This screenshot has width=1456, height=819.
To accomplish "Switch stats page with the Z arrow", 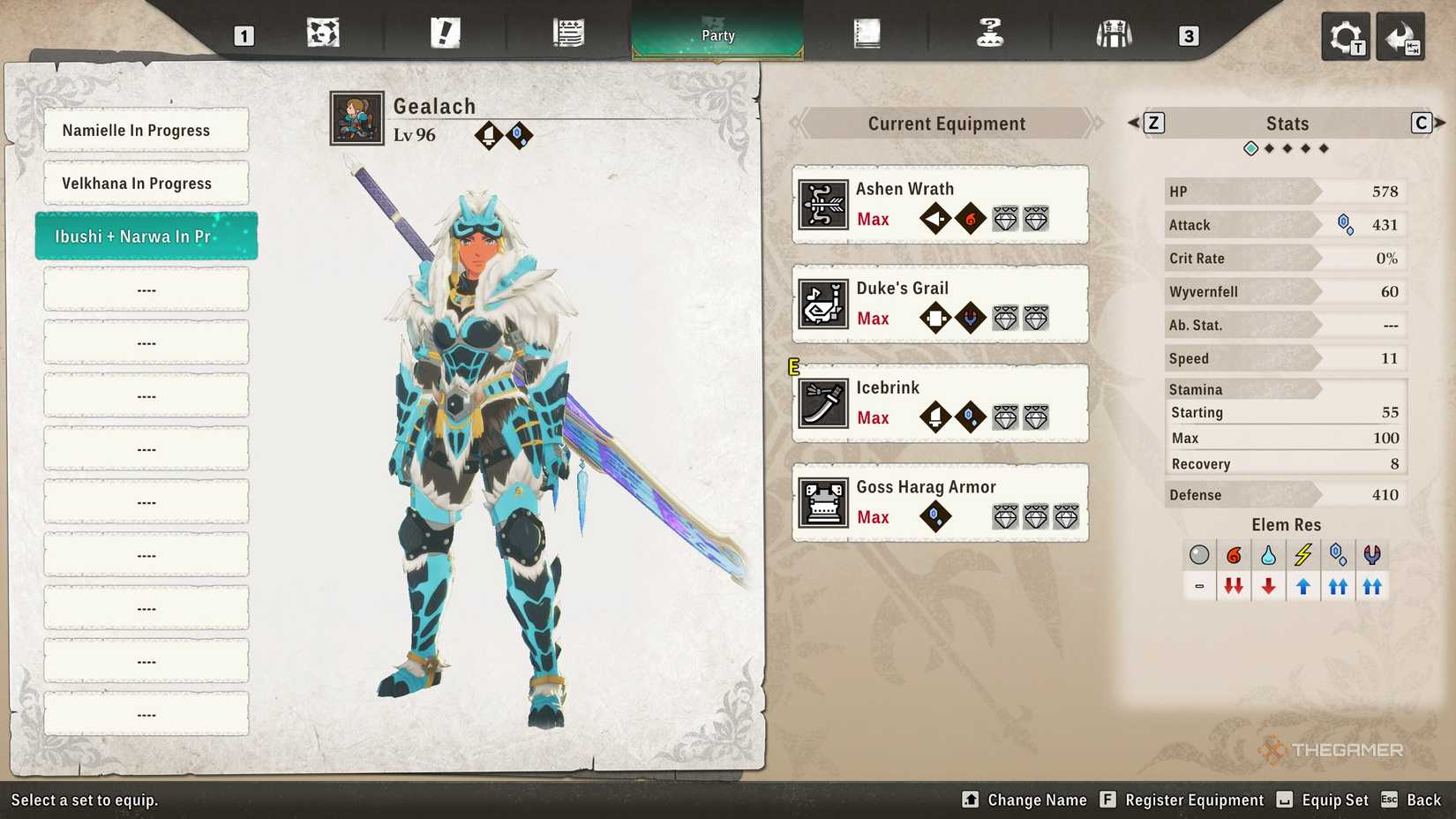I will [1153, 124].
